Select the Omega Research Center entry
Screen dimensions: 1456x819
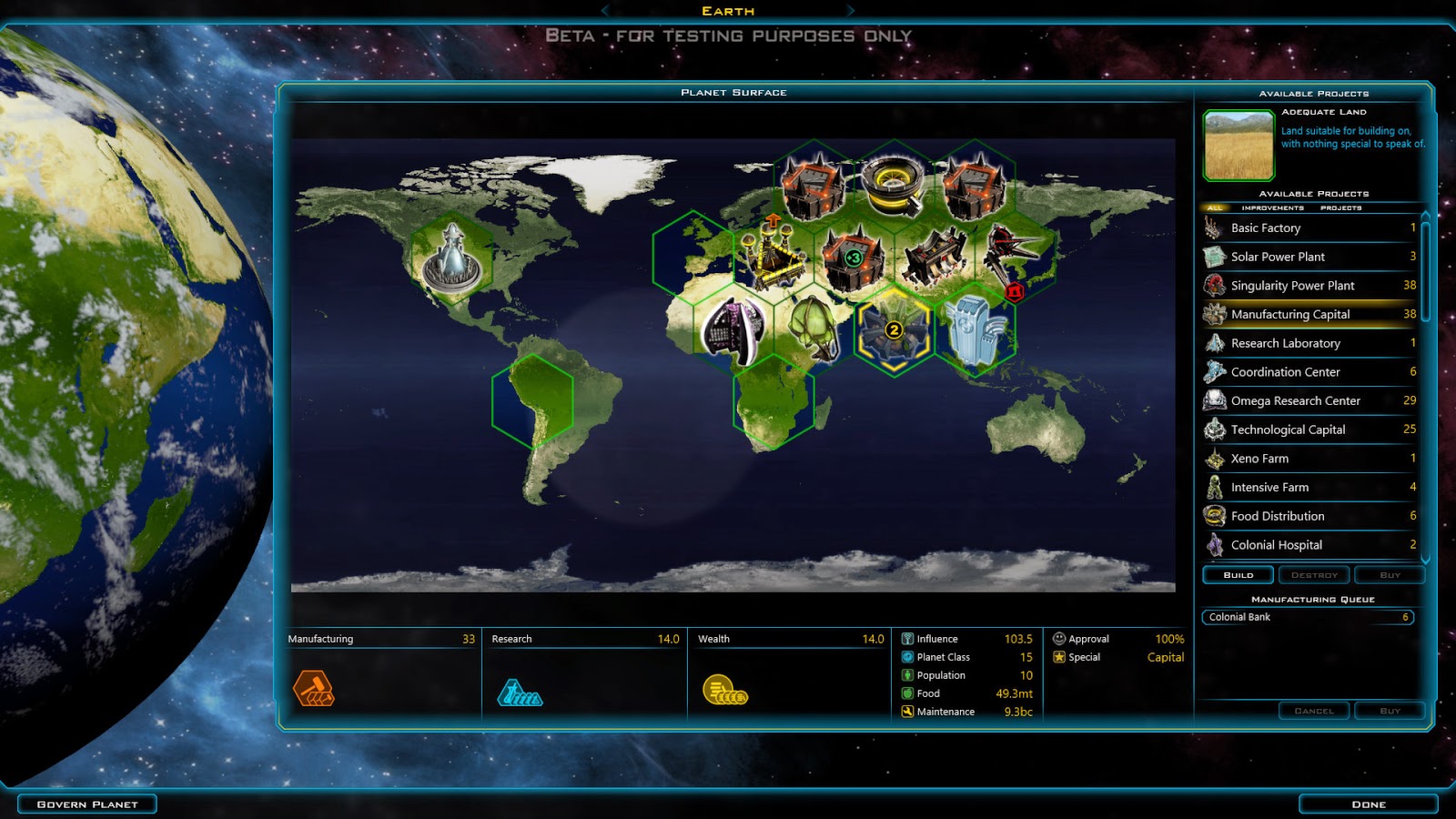click(x=1310, y=401)
